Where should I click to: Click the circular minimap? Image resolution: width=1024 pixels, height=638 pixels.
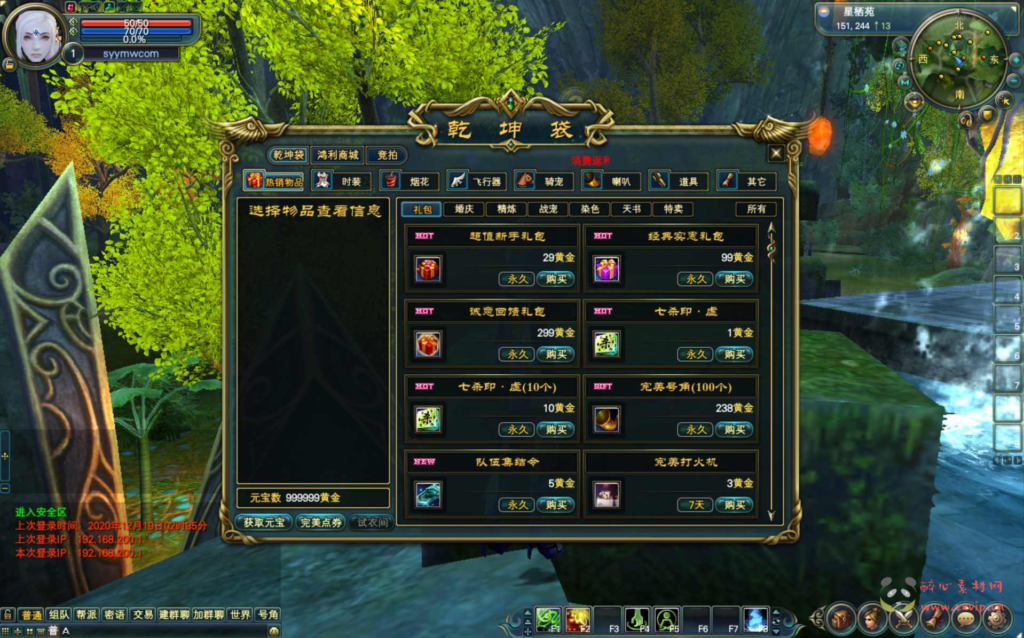pos(945,70)
